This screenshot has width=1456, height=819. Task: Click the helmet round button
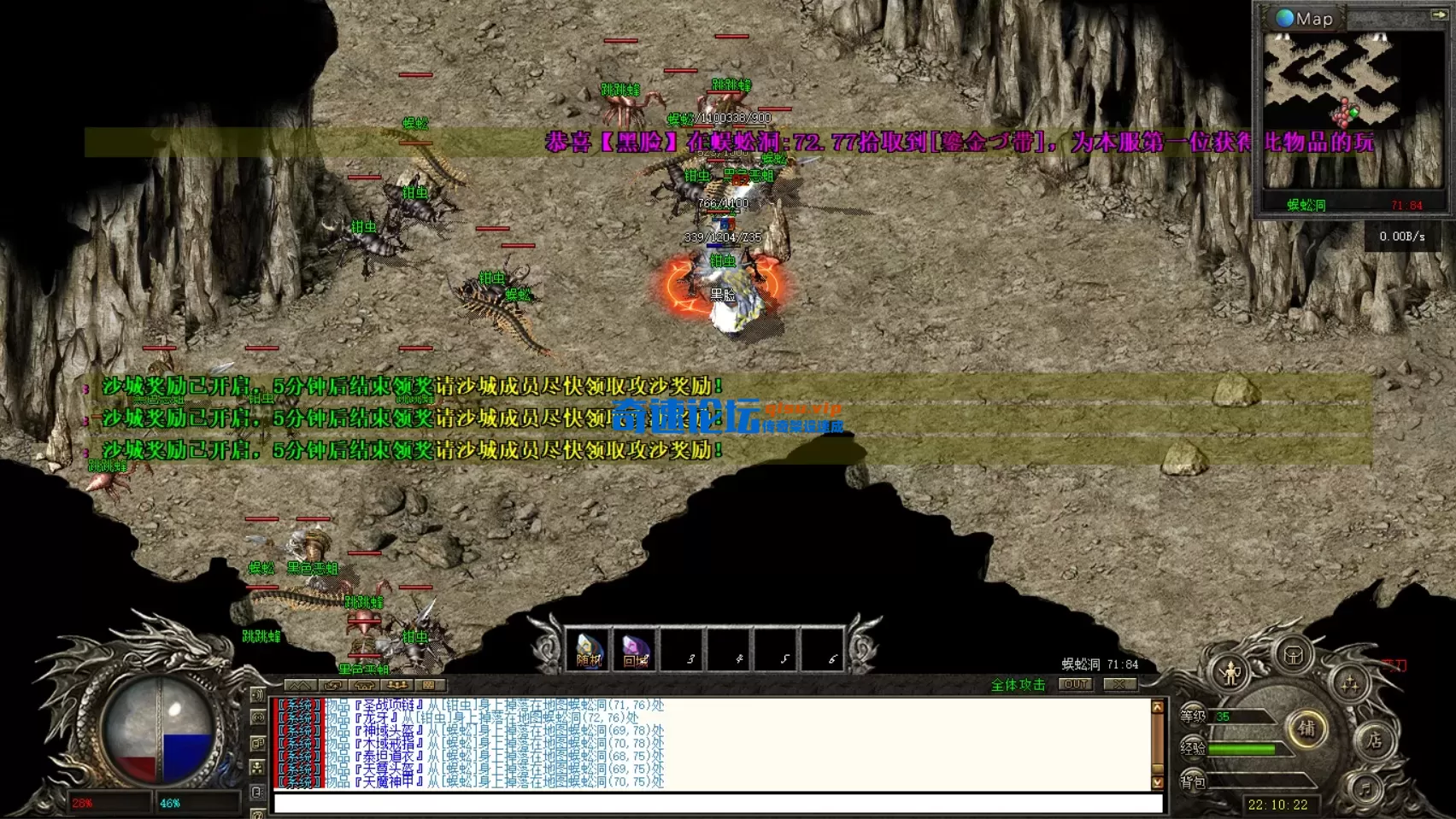1294,656
